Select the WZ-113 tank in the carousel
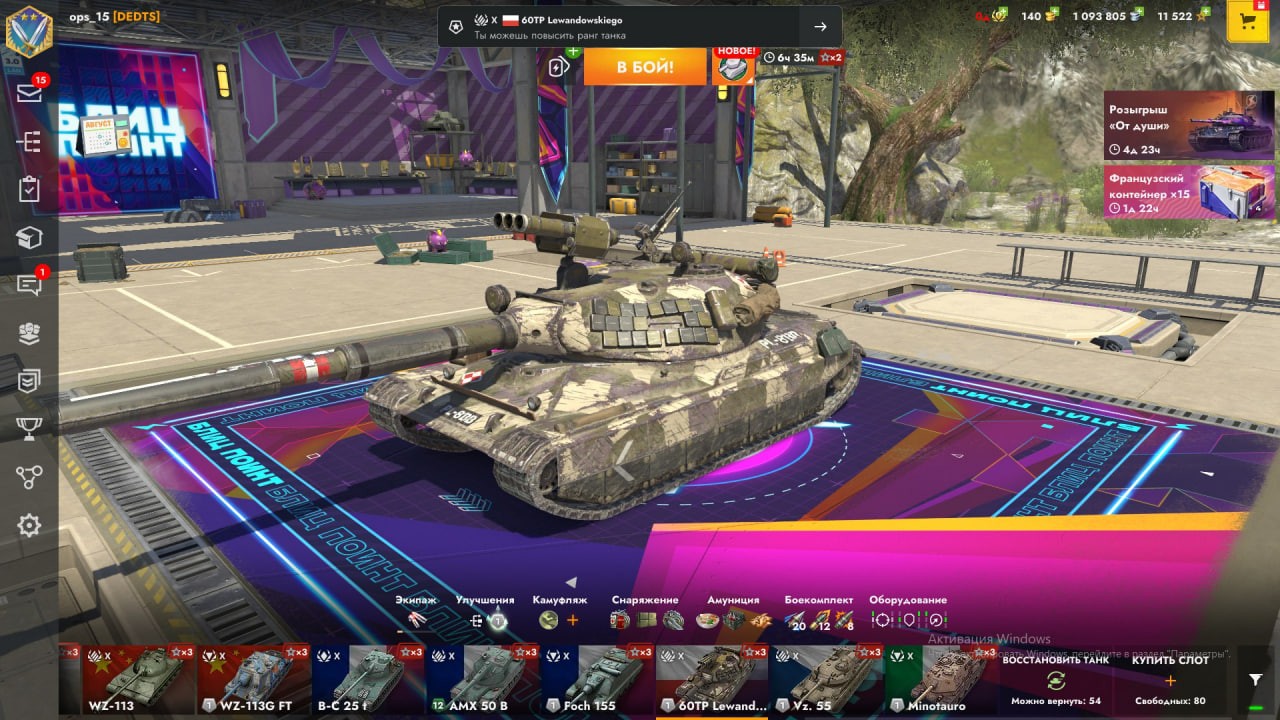 point(138,680)
